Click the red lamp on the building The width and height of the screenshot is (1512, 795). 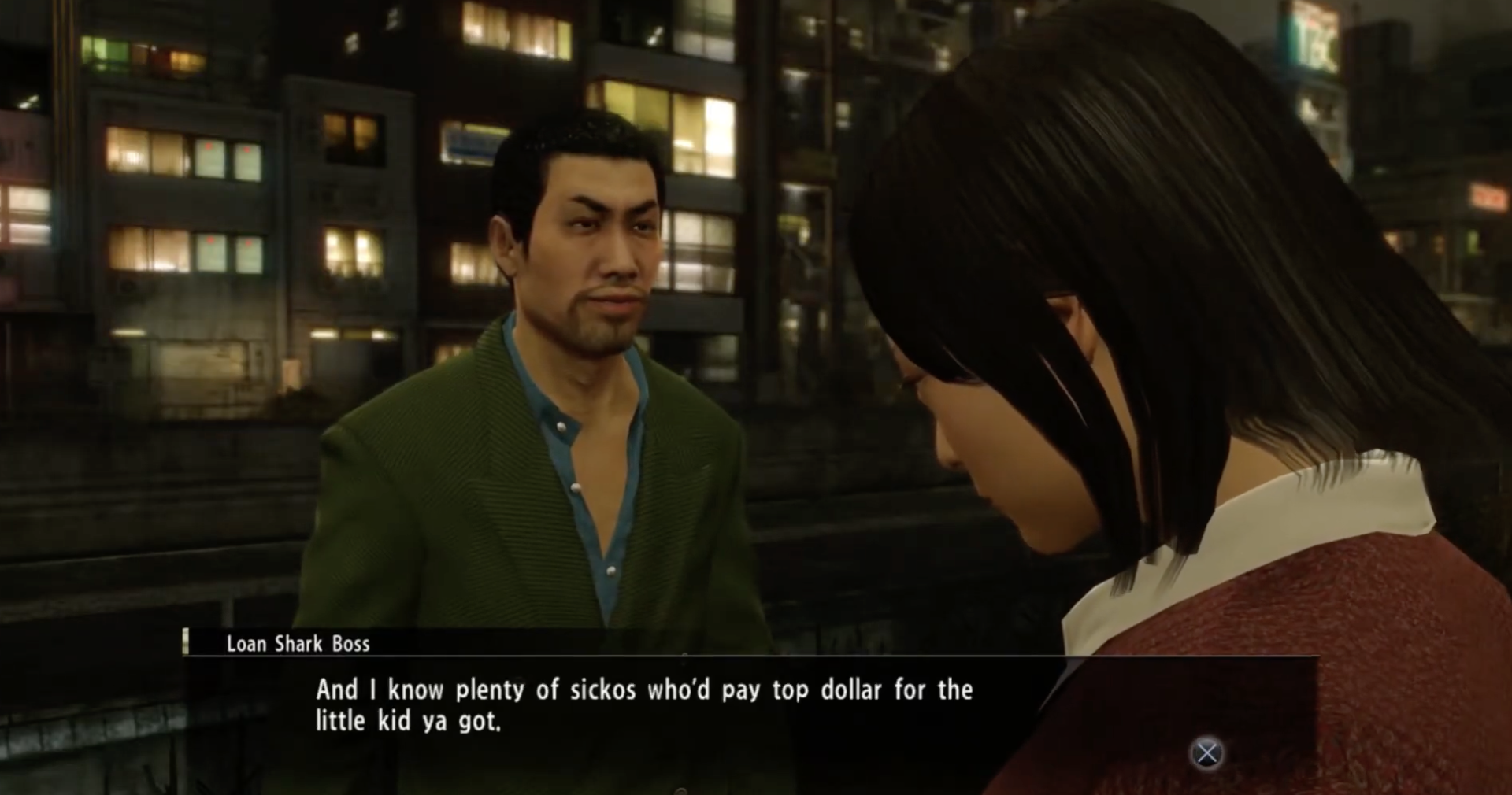pos(209,146)
